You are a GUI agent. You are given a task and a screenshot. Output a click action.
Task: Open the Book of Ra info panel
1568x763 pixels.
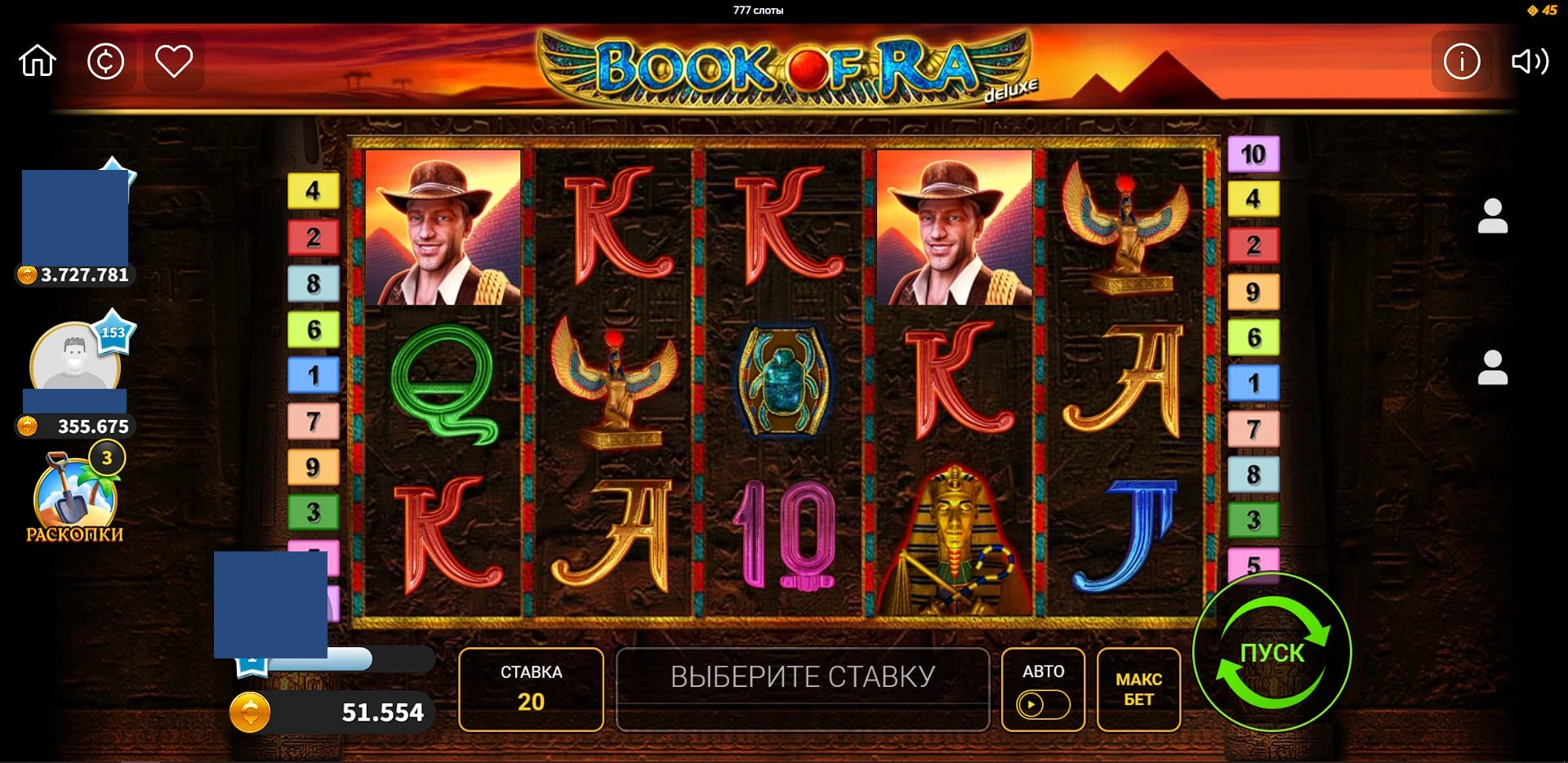[1462, 61]
